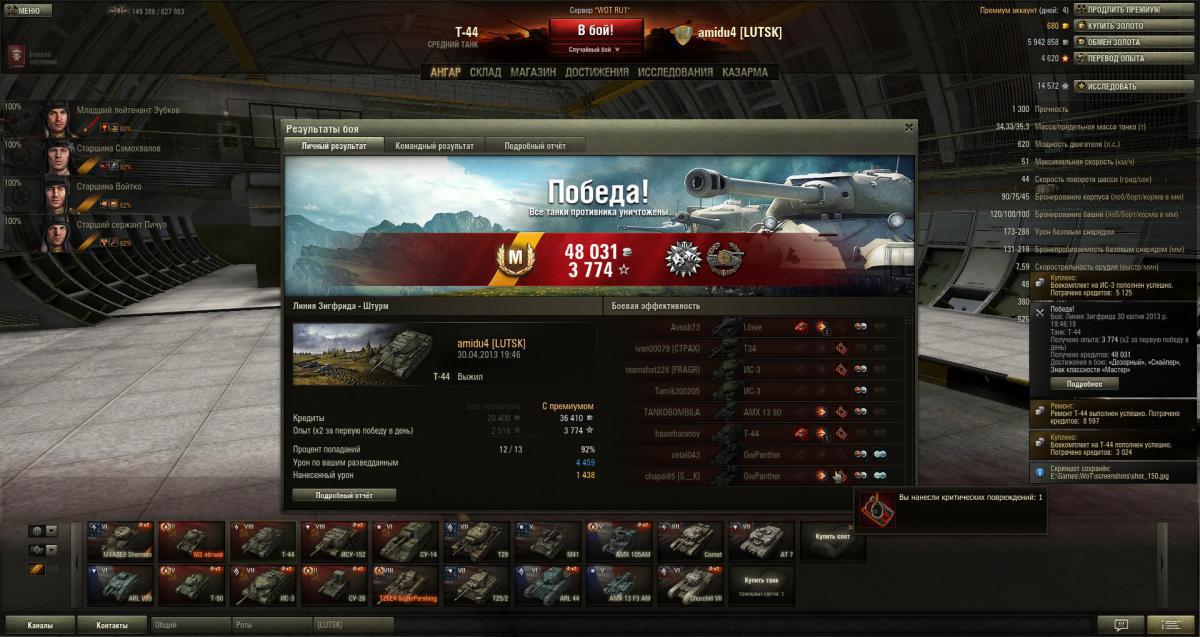Switch to the Командный результат tab
The height and width of the screenshot is (637, 1200).
pos(434,146)
